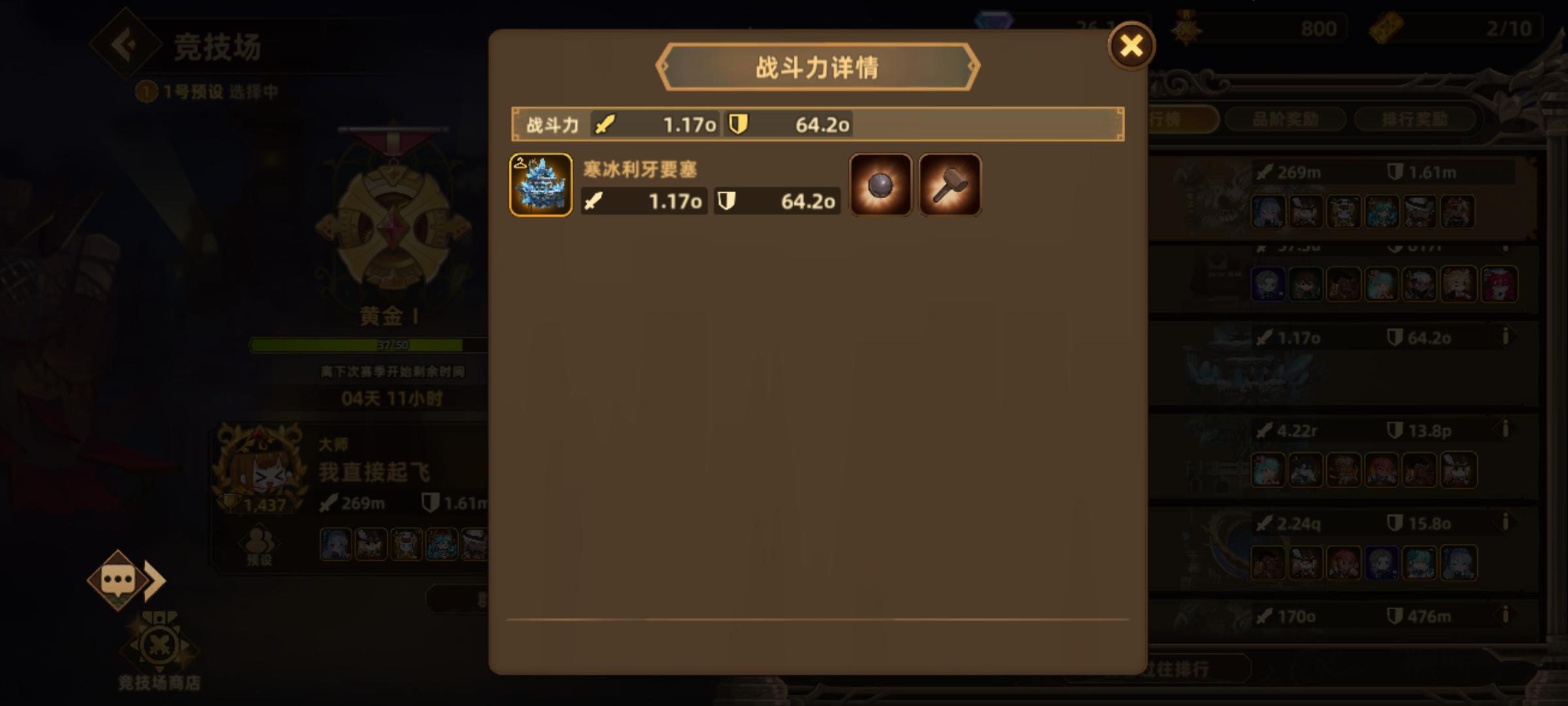Switch to the 品阶奖励 tab
Screen dimensions: 1568x706
[x=1284, y=120]
